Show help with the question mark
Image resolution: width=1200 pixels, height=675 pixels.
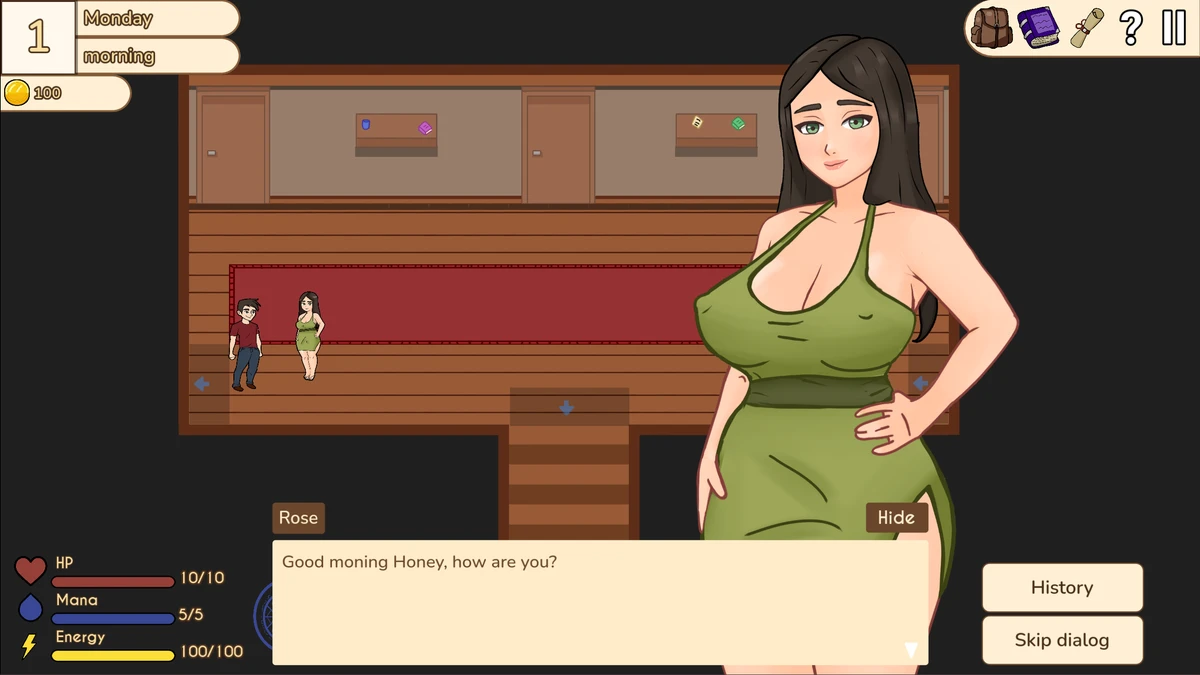pyautogui.click(x=1131, y=28)
